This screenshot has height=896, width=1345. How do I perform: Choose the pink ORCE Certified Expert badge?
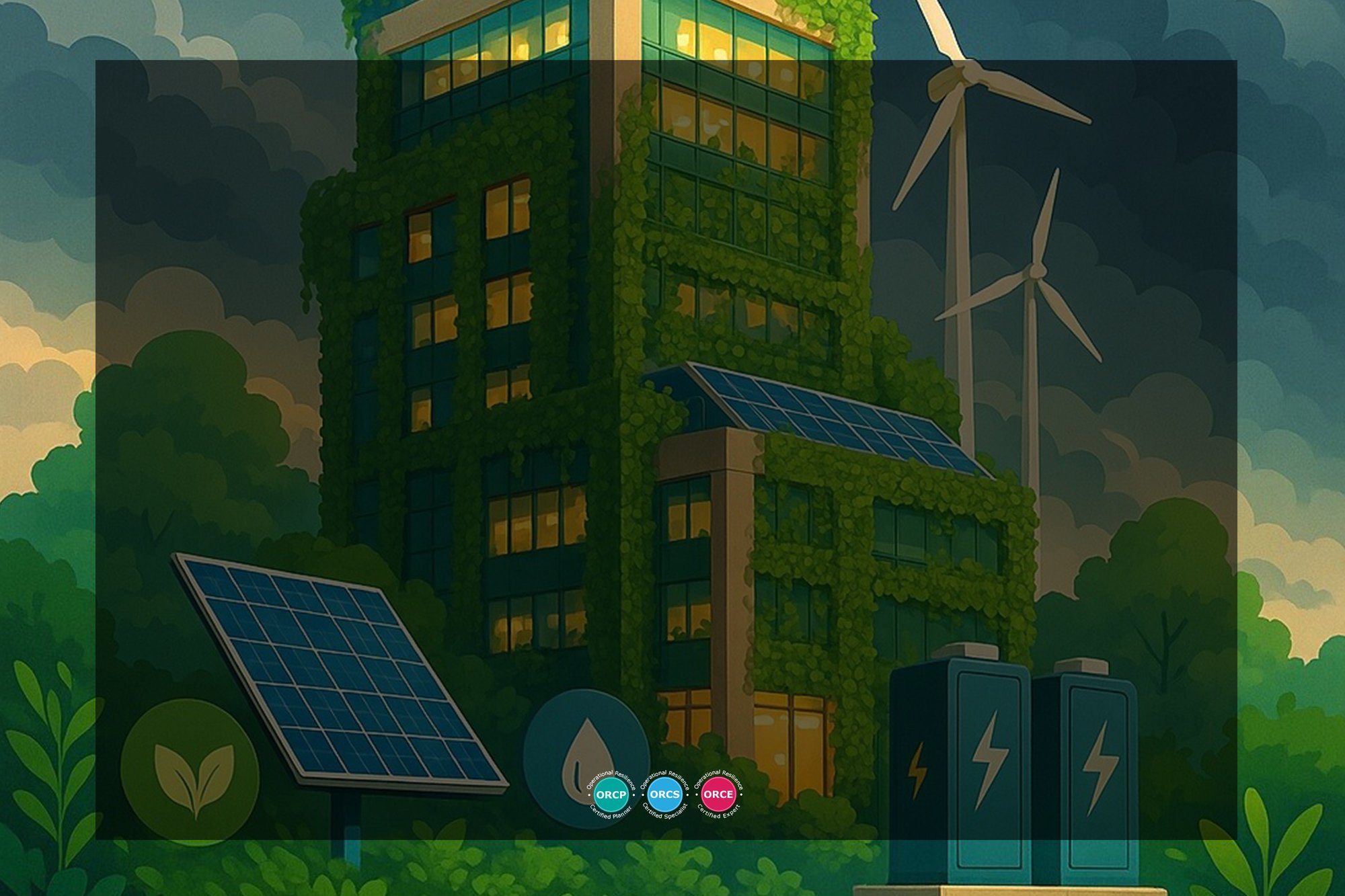(718, 795)
